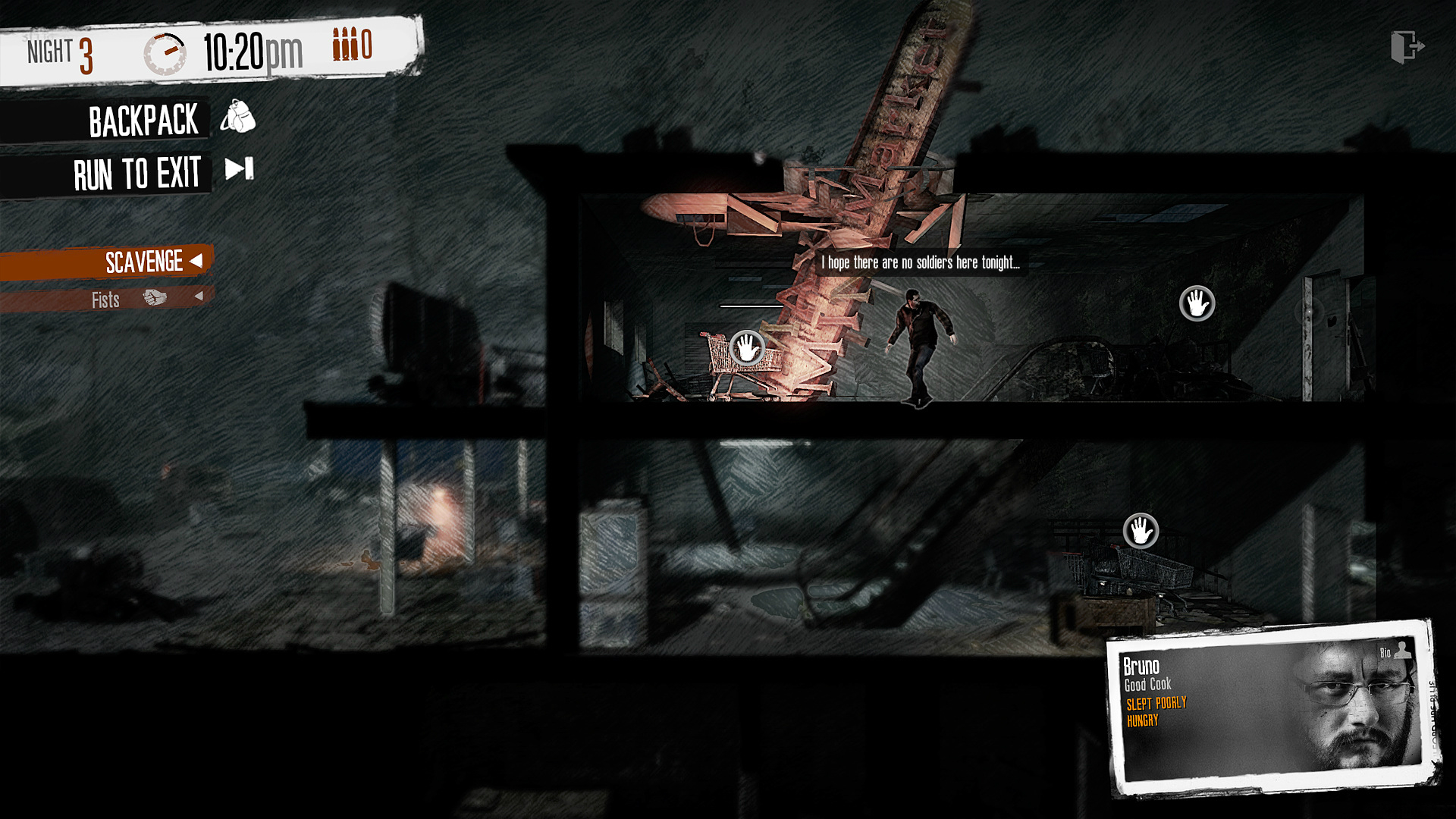Screen dimensions: 1456x819
Task: Expand the Fists entry with its side arrow
Action: 199,298
